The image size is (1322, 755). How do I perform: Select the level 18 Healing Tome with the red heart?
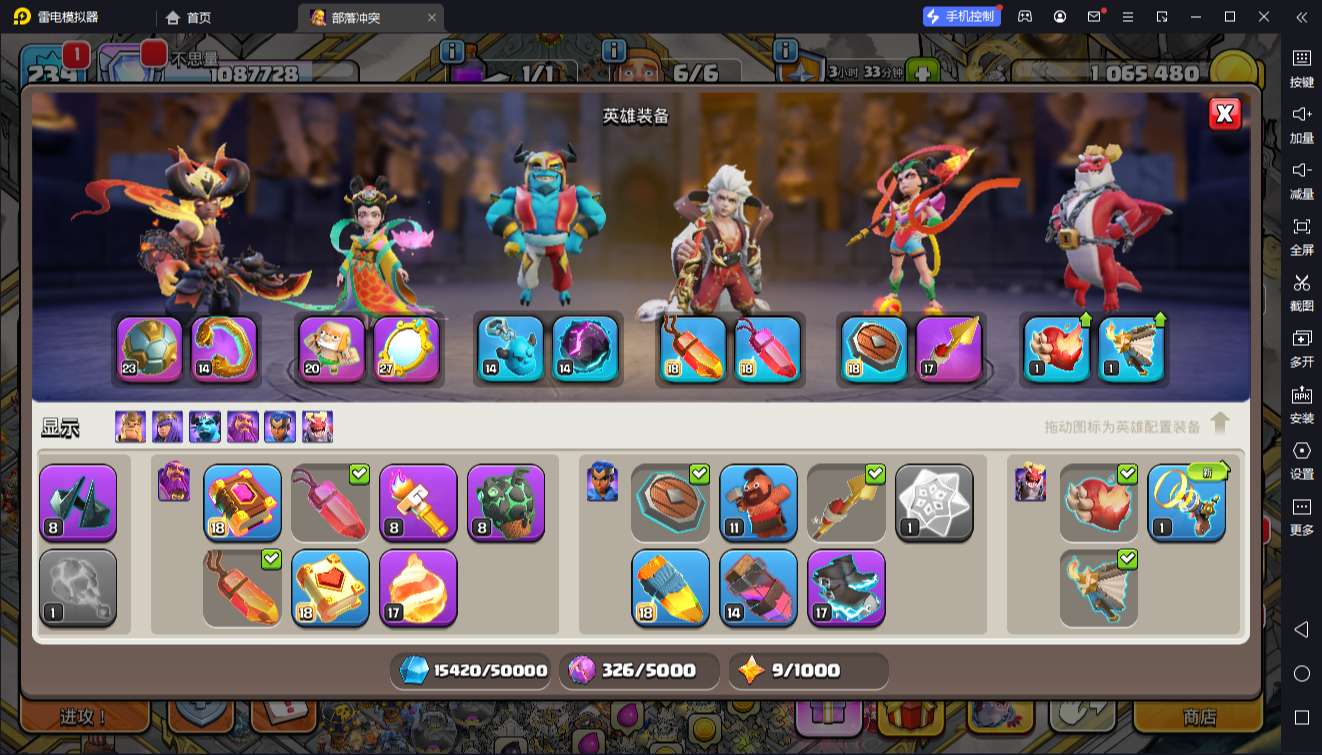tap(330, 587)
